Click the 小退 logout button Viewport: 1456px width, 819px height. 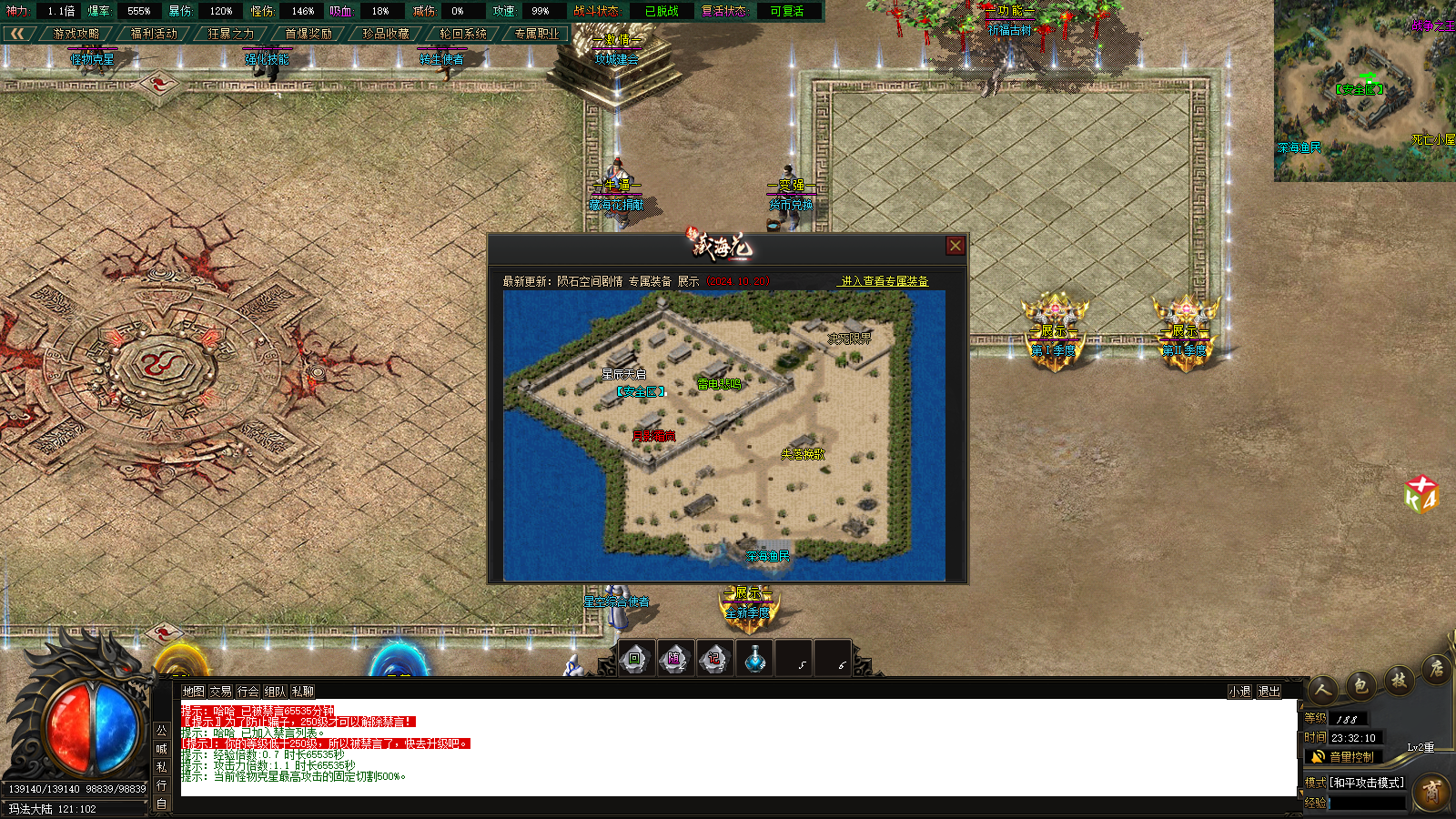[x=1239, y=692]
